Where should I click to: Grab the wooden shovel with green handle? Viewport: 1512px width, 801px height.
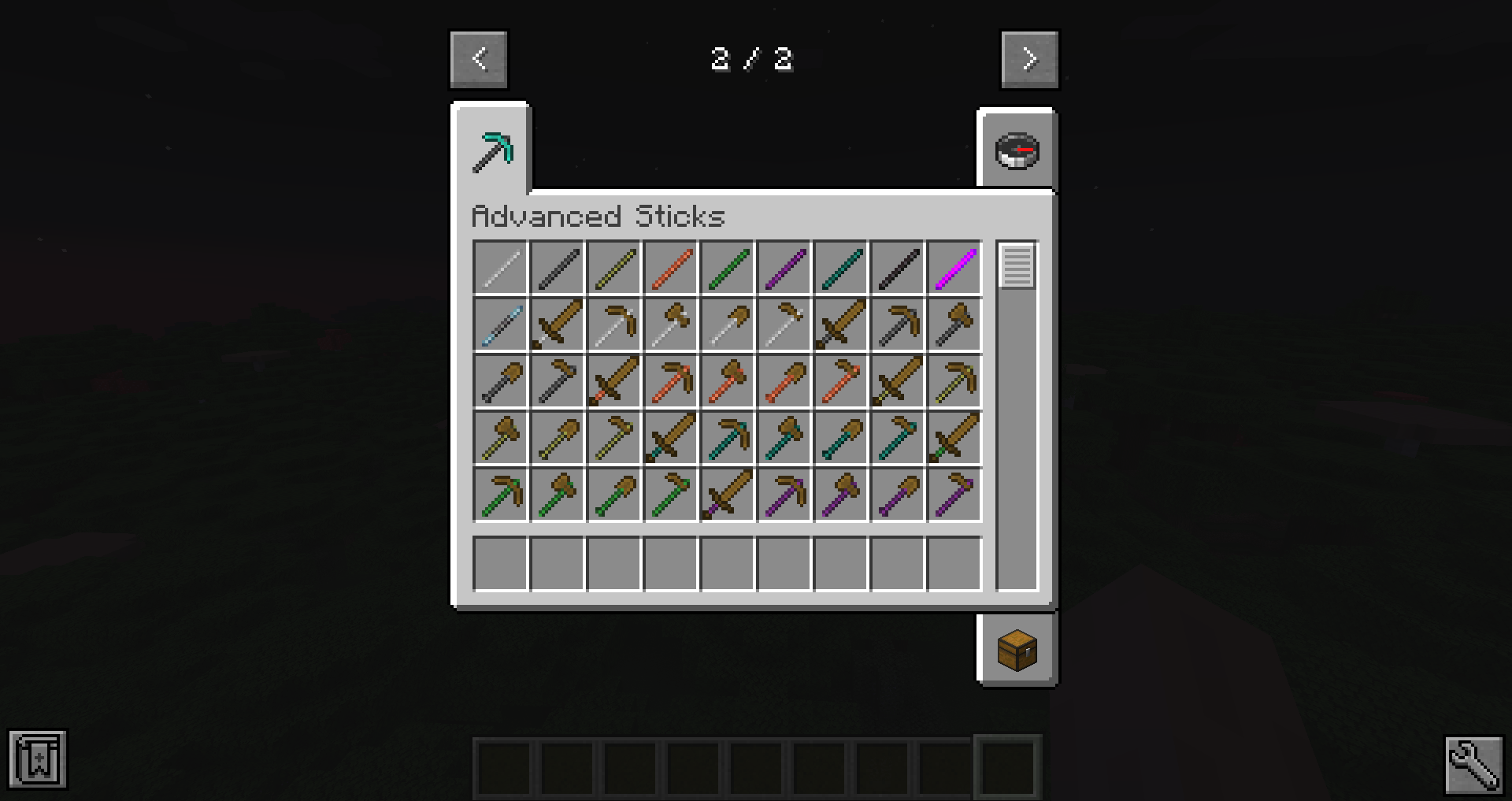tap(614, 495)
